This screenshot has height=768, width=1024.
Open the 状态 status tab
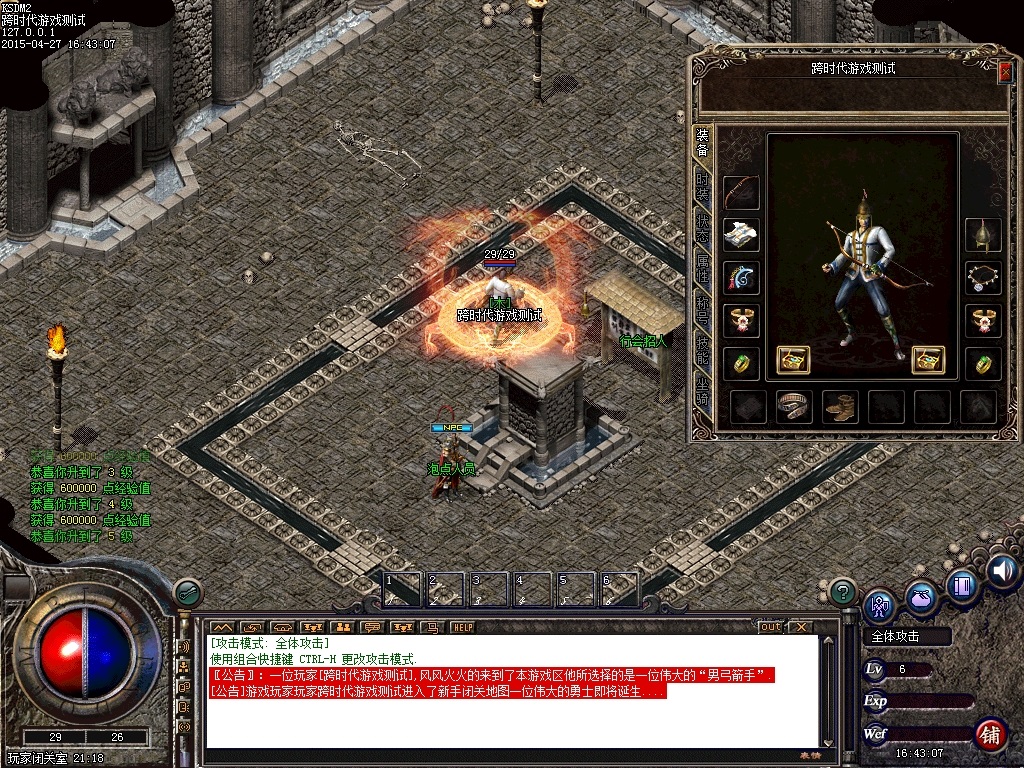point(703,225)
